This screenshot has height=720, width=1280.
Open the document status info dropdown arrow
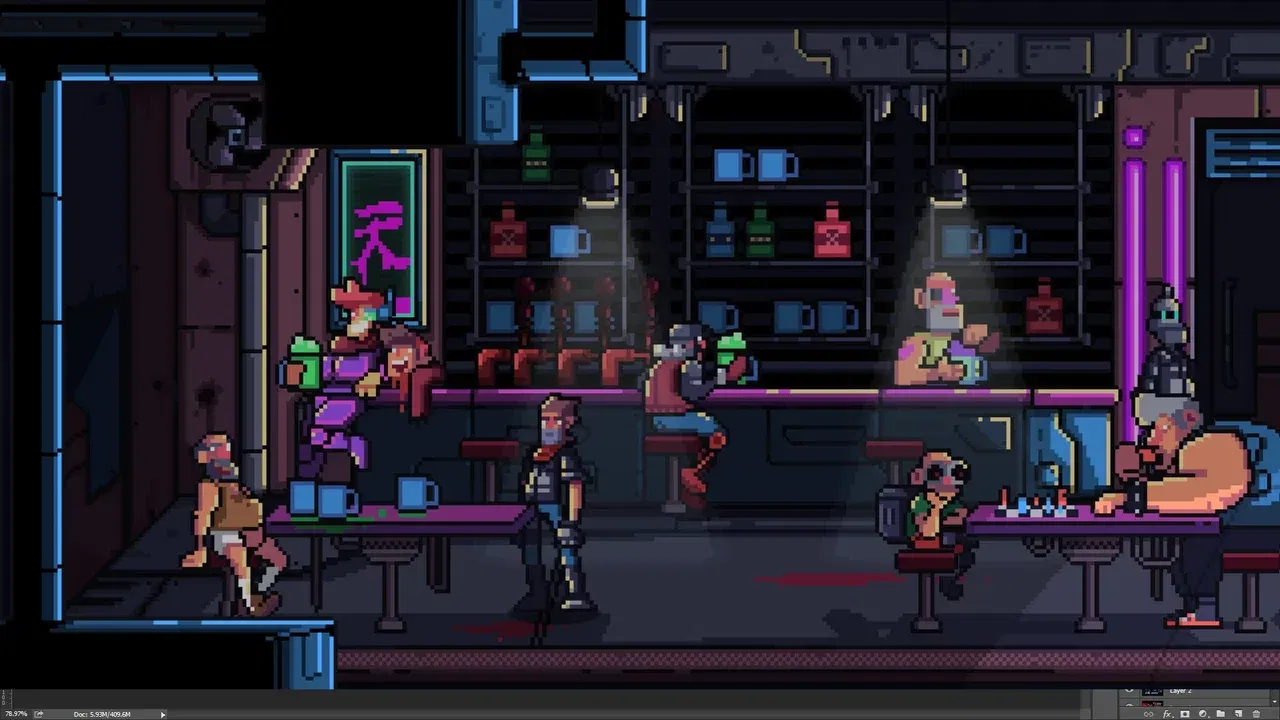(x=163, y=714)
